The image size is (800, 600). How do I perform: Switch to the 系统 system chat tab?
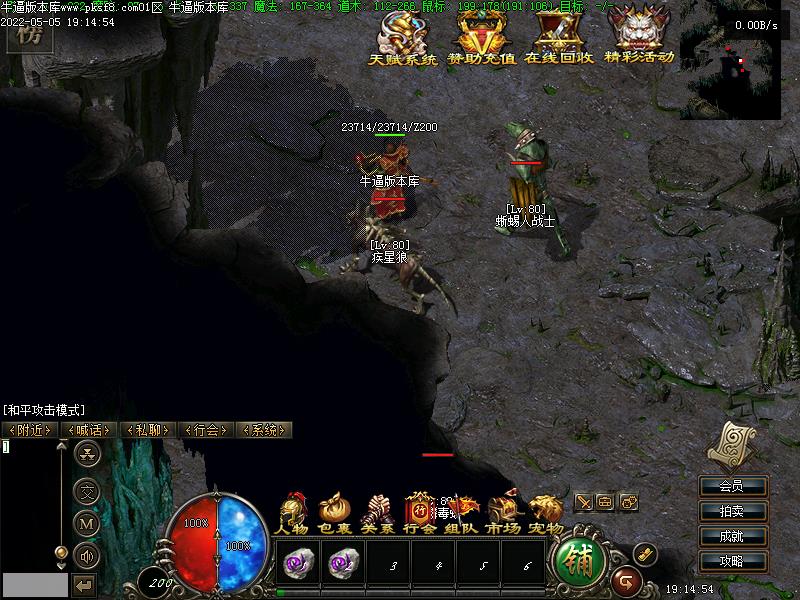point(264,430)
